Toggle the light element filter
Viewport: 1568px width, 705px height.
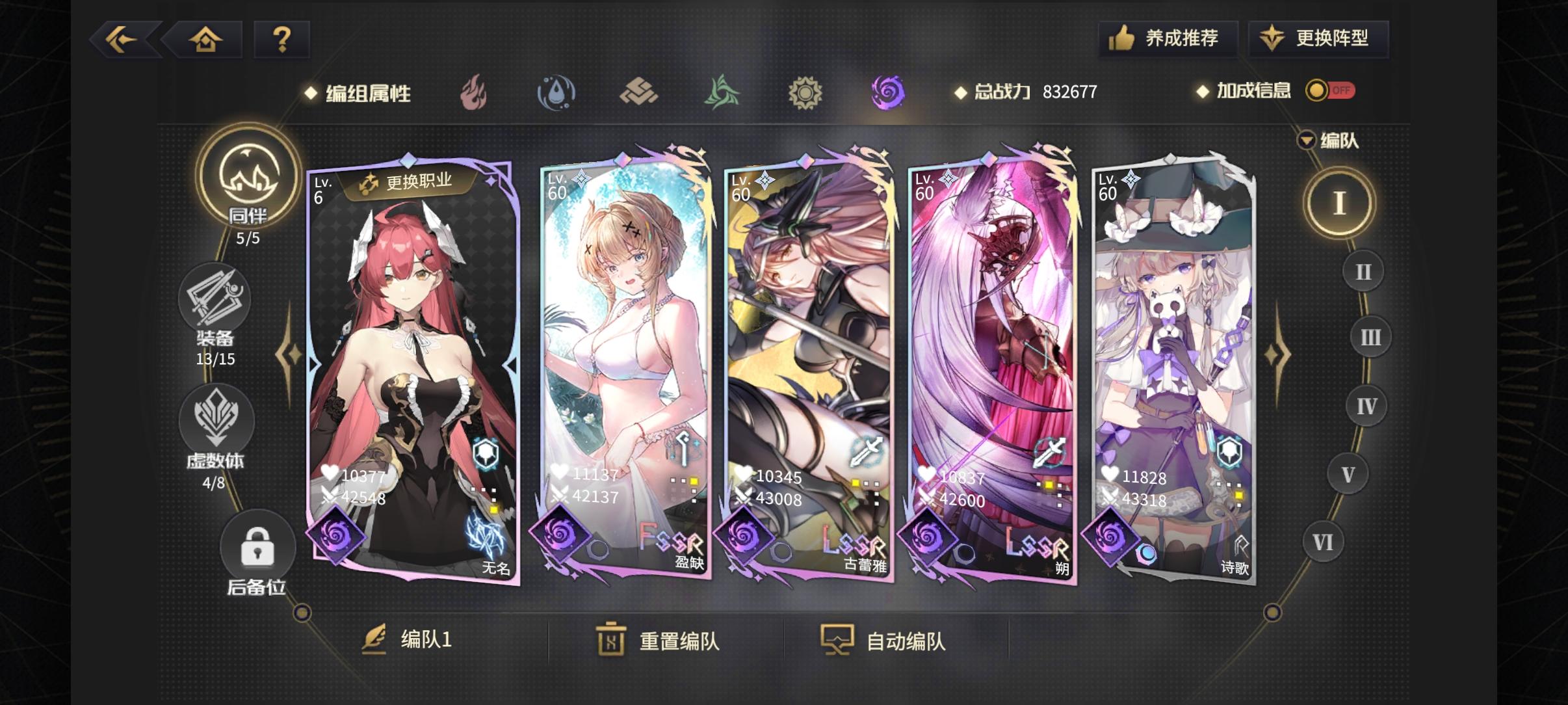(x=806, y=92)
